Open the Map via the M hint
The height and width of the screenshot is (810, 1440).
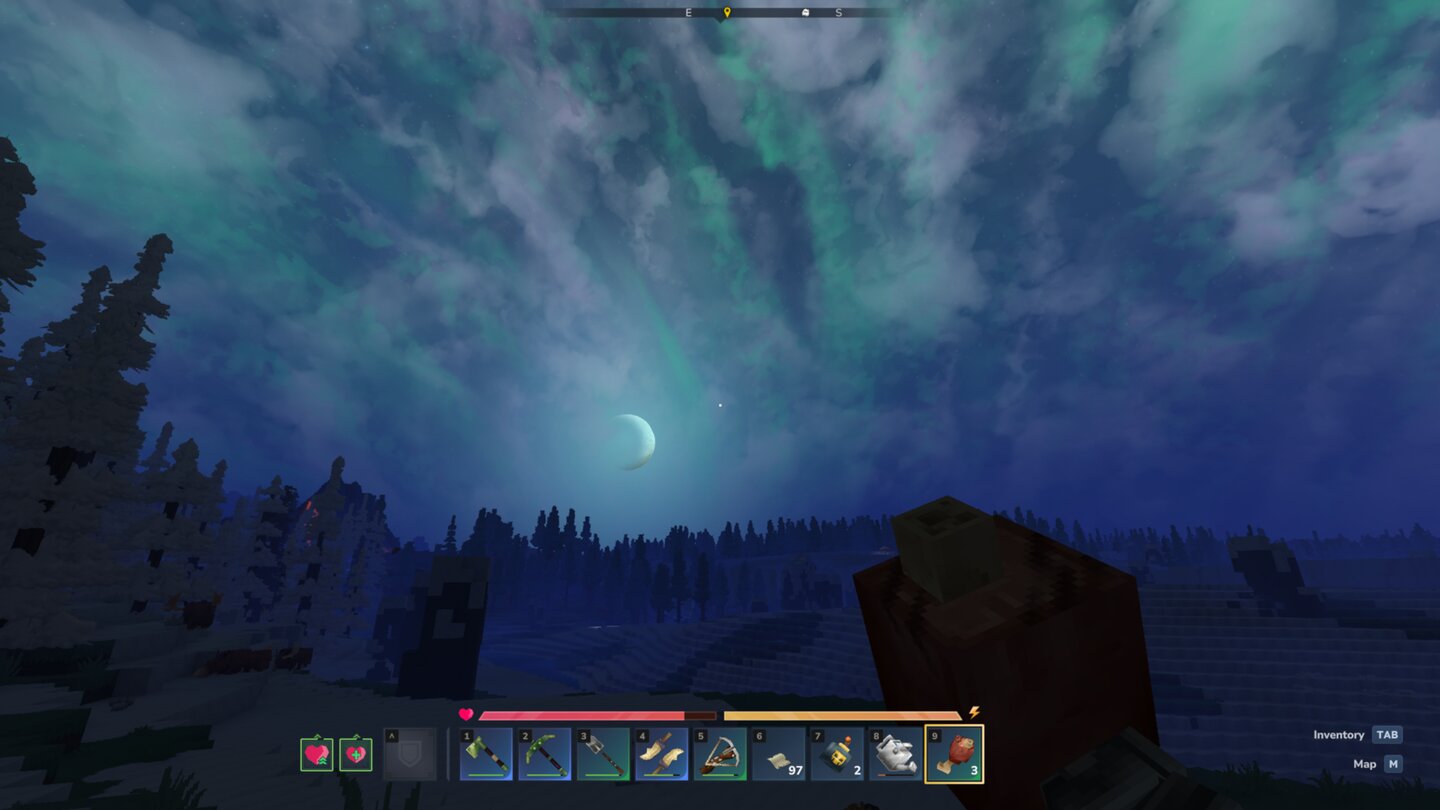(1391, 763)
